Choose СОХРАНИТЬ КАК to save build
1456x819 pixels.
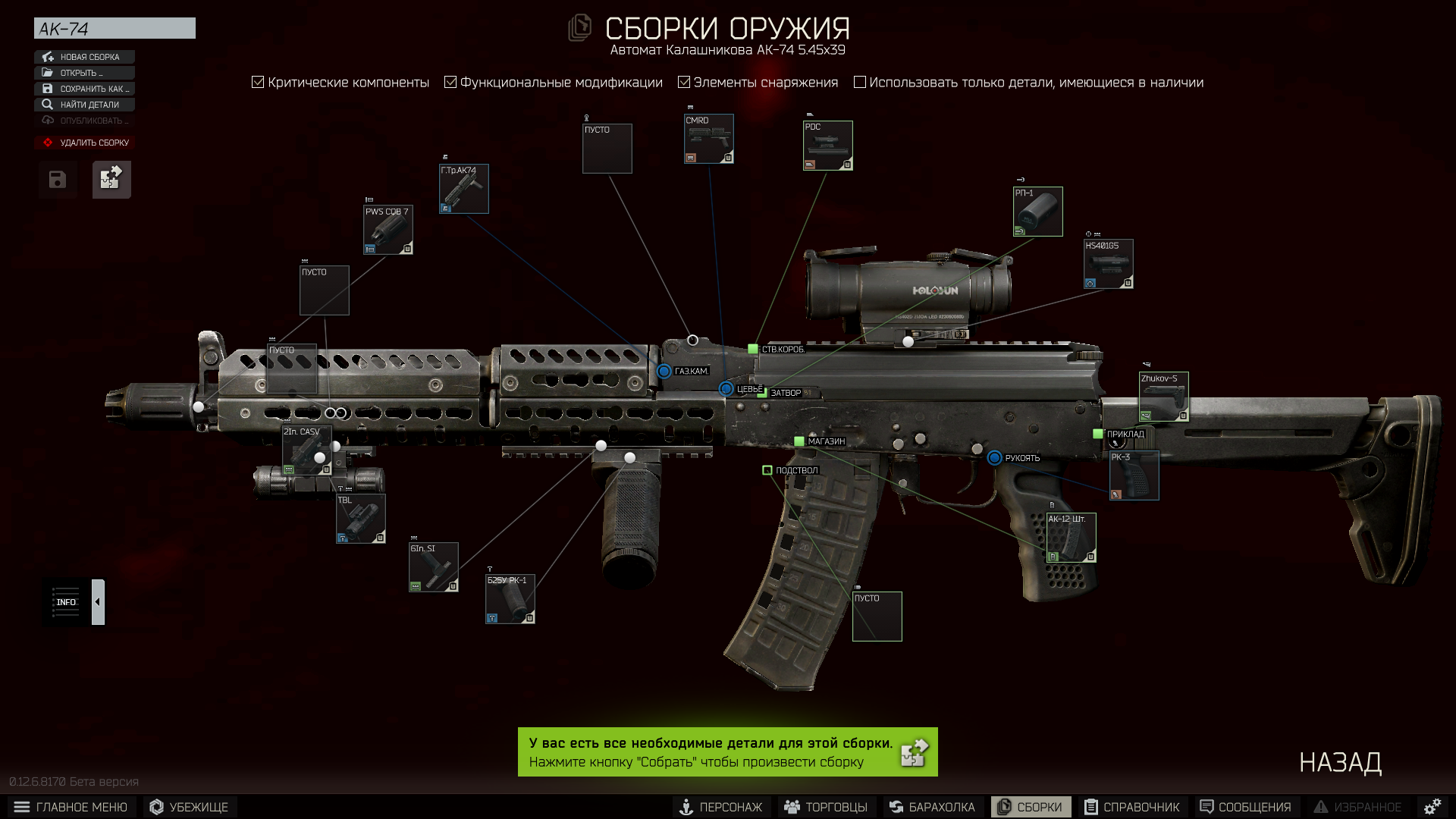[x=84, y=89]
